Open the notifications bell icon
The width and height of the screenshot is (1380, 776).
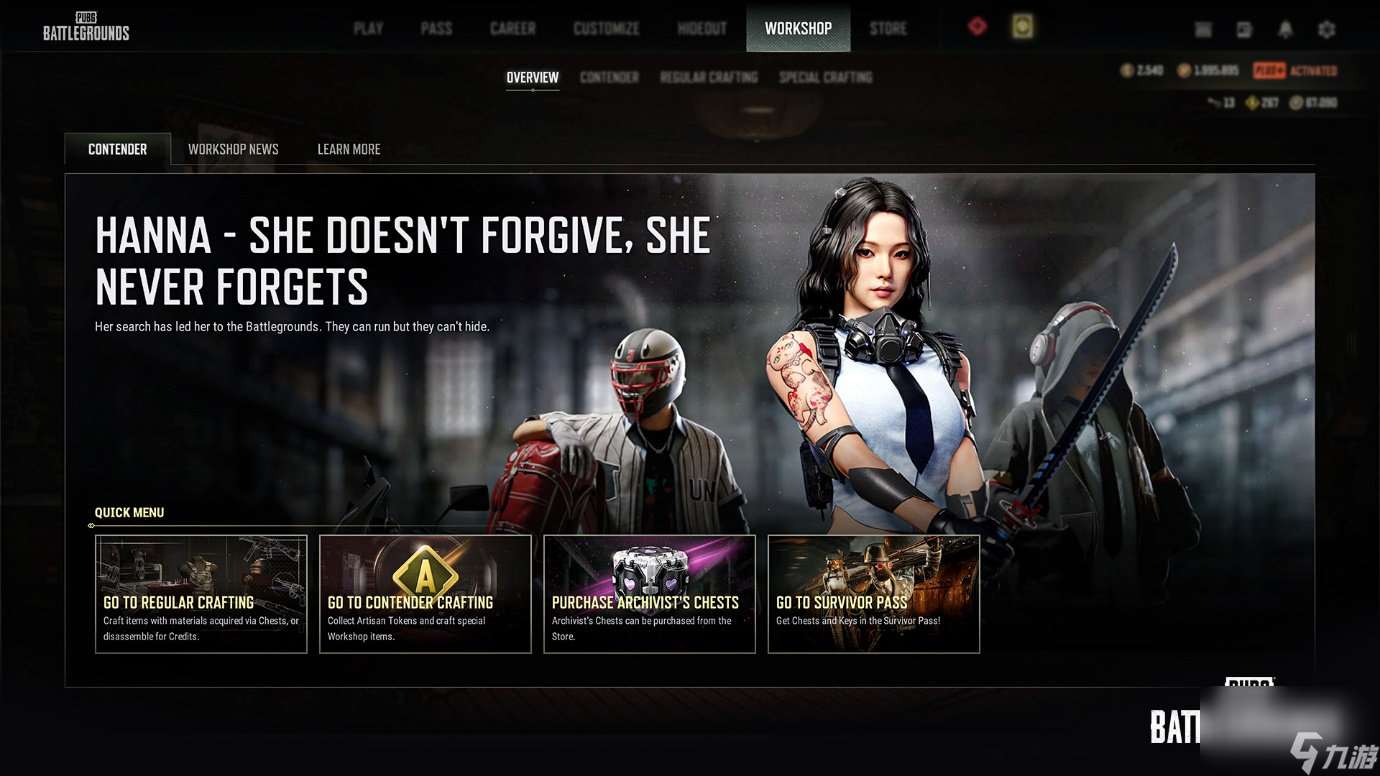coord(1285,29)
